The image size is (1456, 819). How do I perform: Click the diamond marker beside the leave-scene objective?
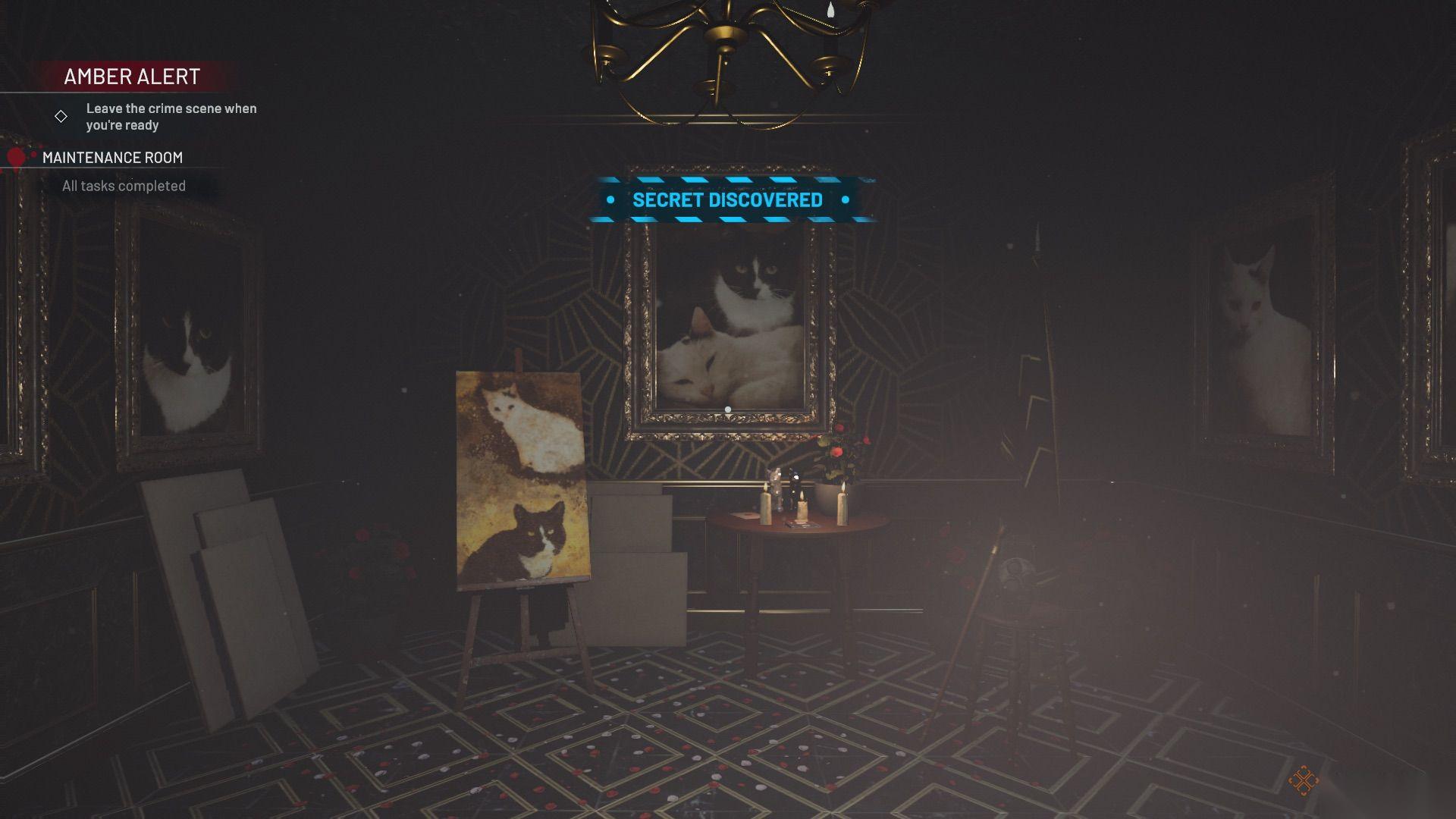click(x=61, y=117)
